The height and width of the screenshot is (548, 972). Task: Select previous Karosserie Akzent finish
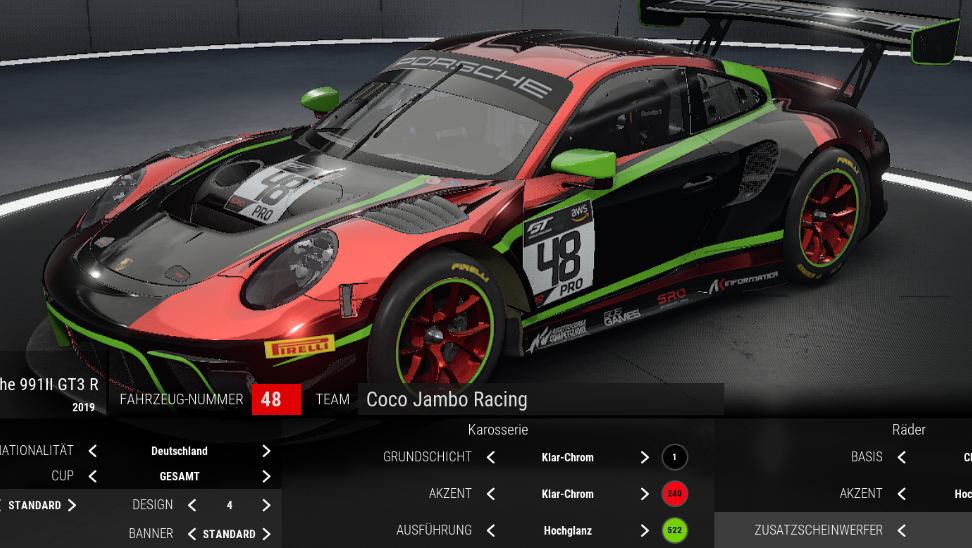coord(491,493)
